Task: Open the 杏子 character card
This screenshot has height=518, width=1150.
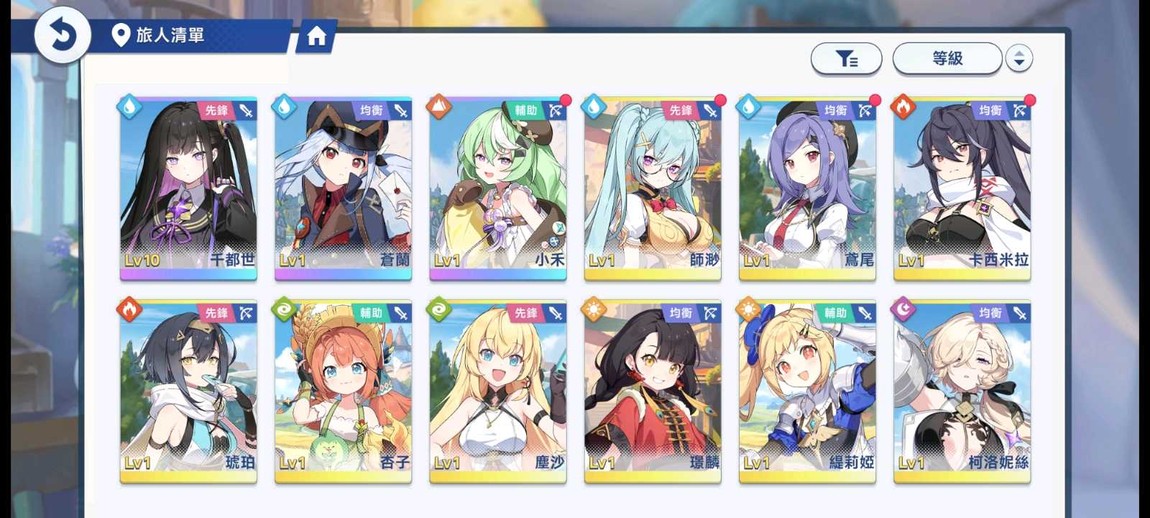Action: coord(343,391)
